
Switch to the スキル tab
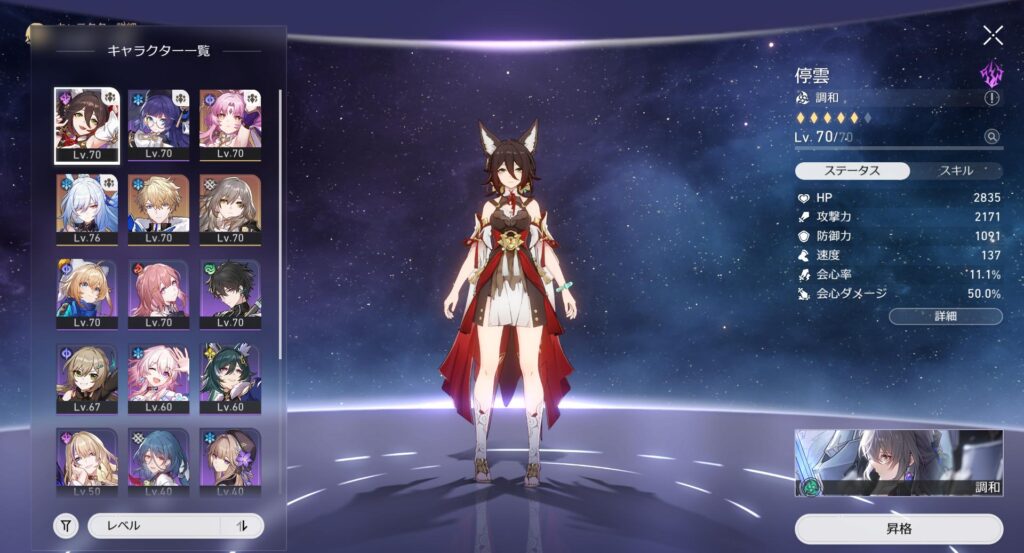click(955, 171)
